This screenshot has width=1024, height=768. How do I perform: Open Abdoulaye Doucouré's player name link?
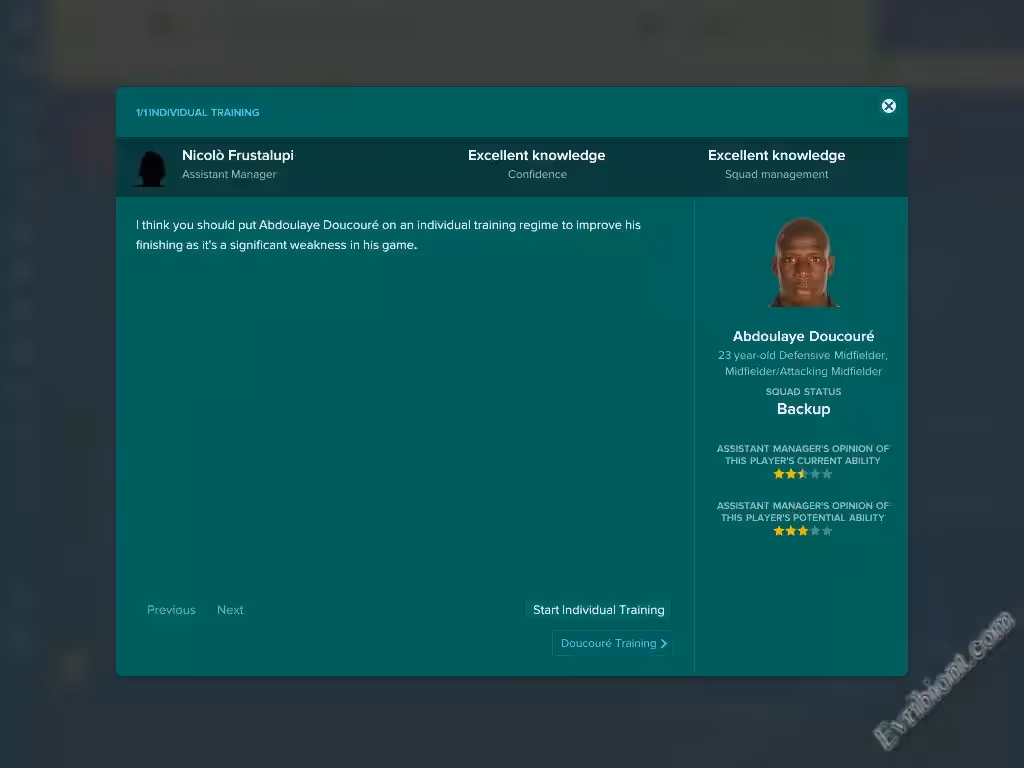[803, 337]
